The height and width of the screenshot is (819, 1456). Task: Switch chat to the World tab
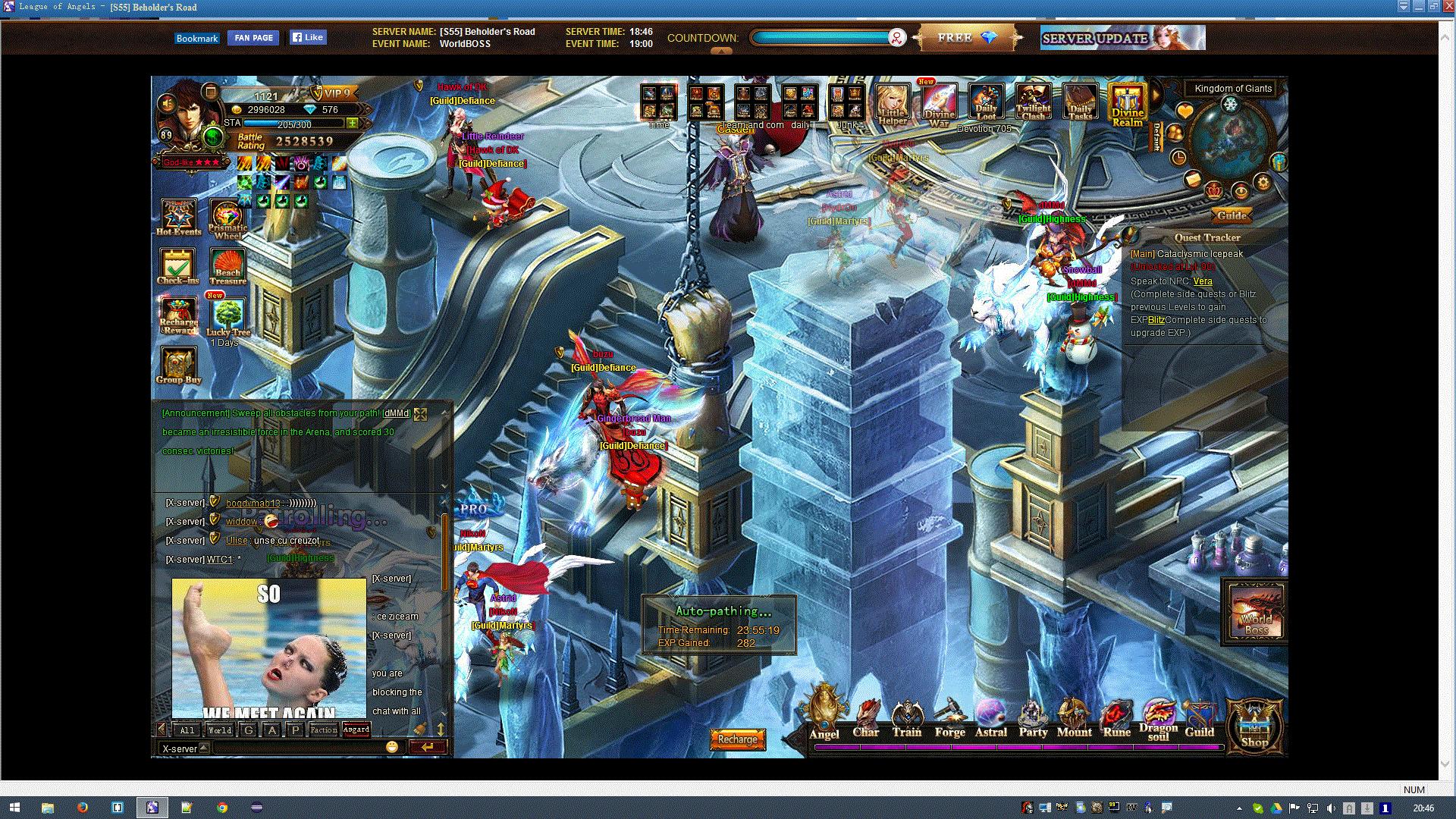click(220, 730)
